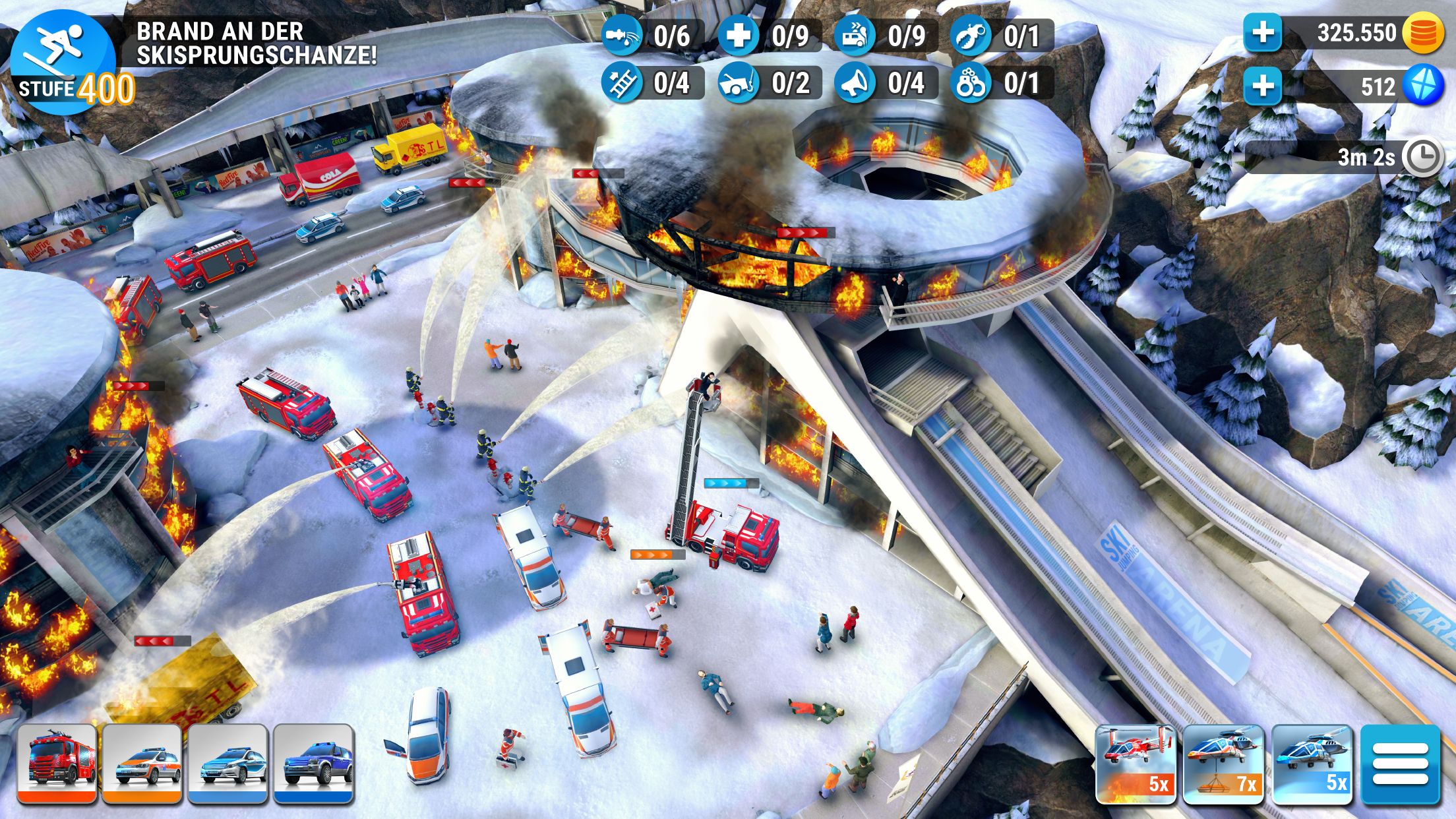
Task: Tap the fire hose objective icon
Action: 621,35
